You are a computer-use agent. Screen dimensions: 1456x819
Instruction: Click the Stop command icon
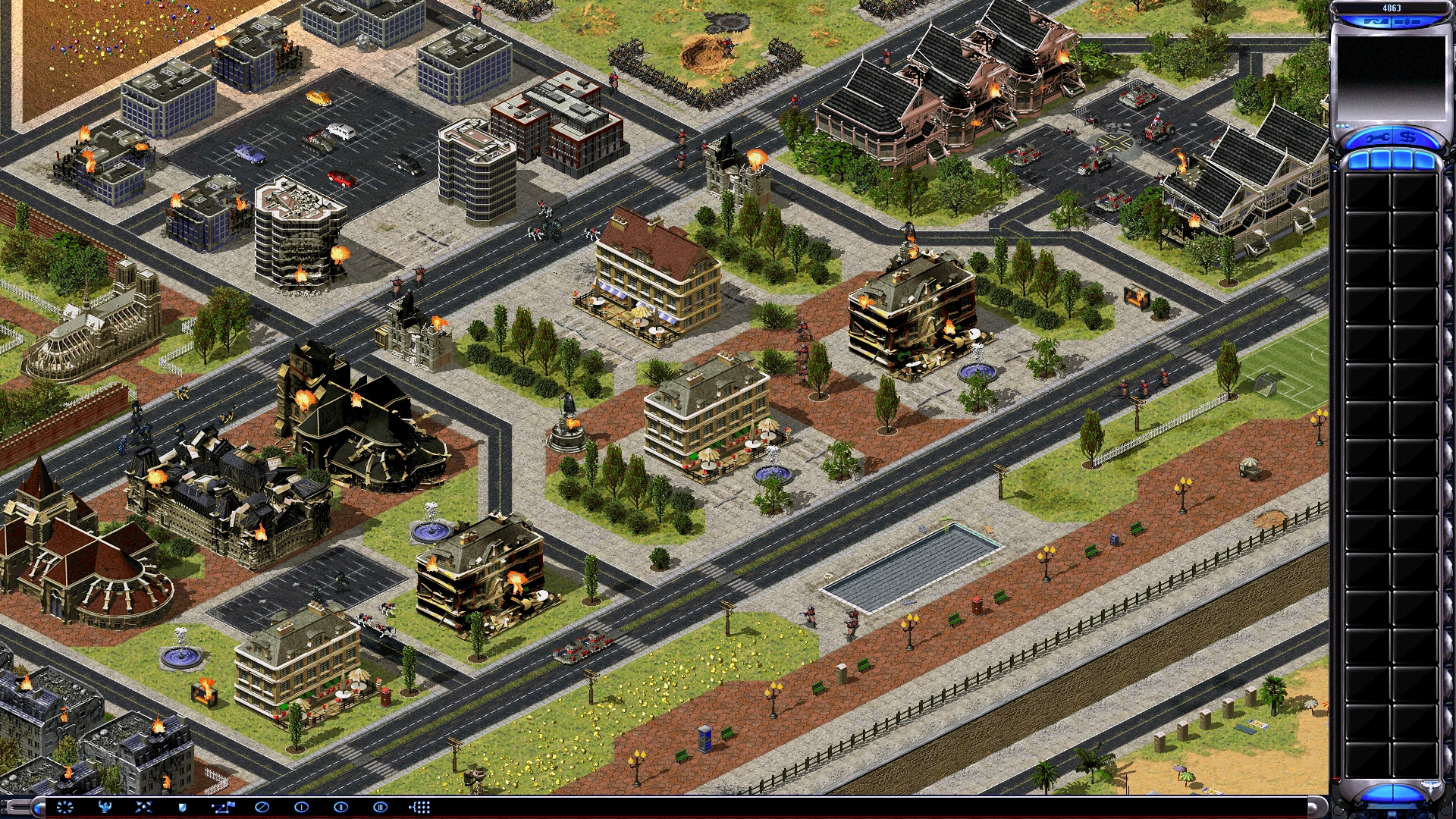pos(262,808)
